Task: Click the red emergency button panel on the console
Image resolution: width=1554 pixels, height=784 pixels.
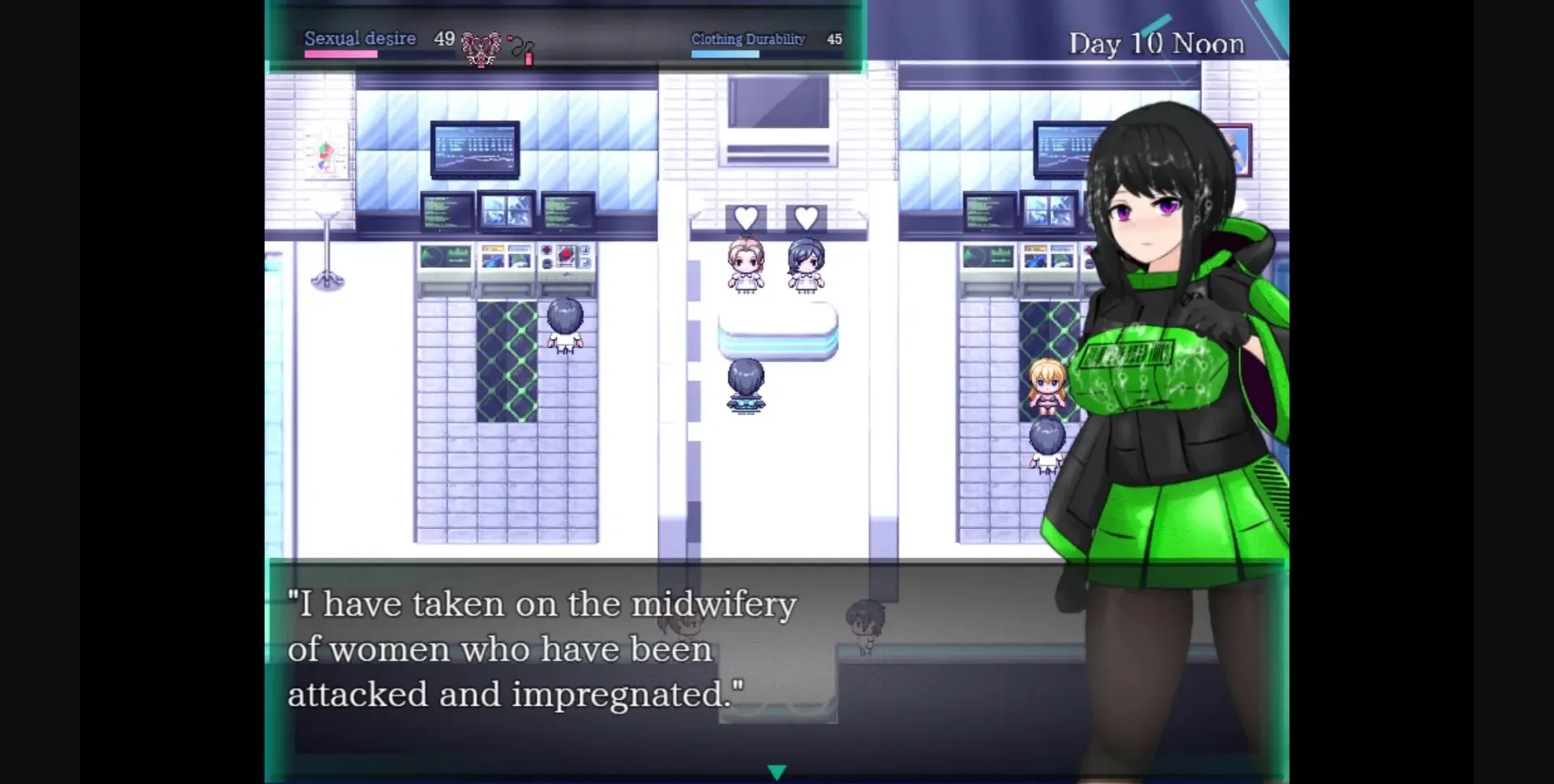Action: (567, 252)
